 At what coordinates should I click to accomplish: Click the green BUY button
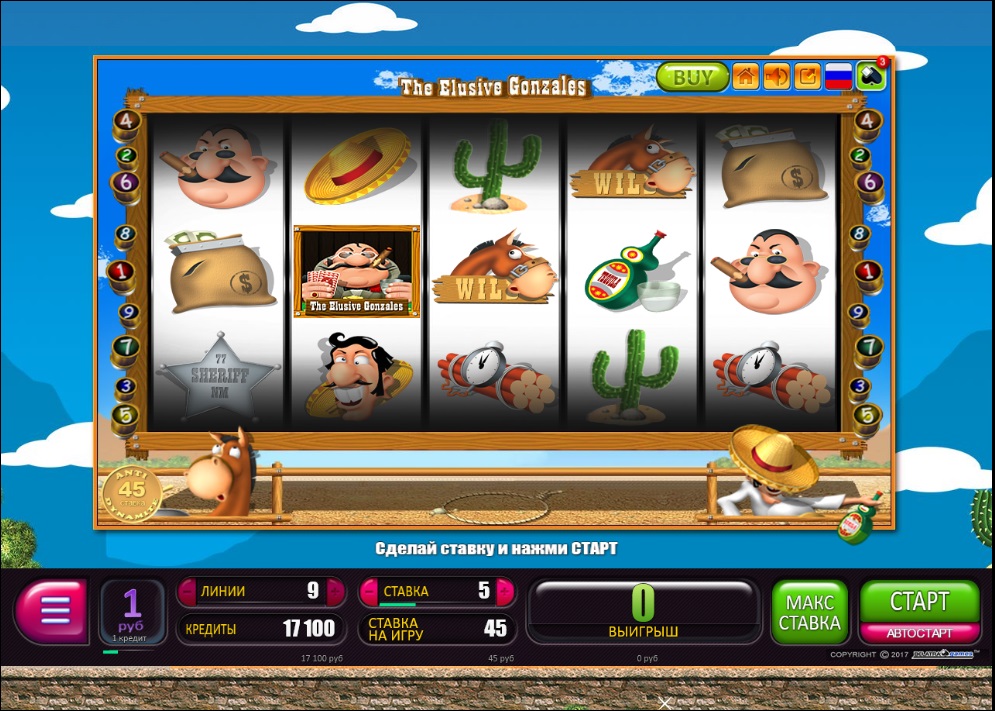[692, 77]
